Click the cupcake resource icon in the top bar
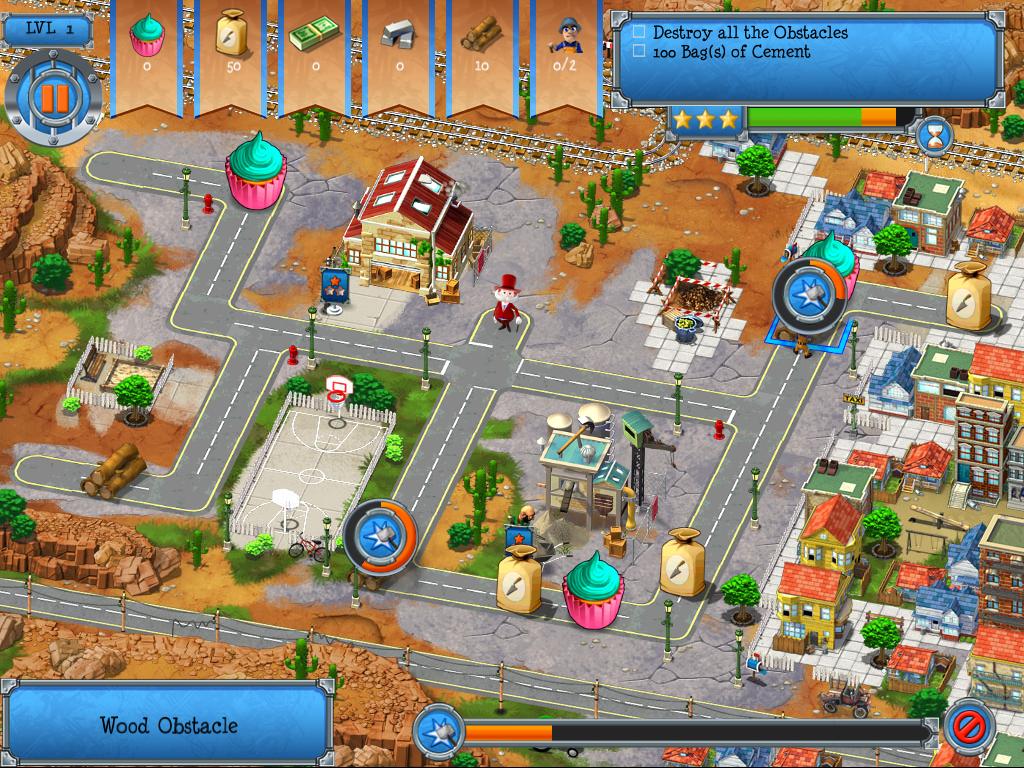The width and height of the screenshot is (1024, 768). pos(147,36)
